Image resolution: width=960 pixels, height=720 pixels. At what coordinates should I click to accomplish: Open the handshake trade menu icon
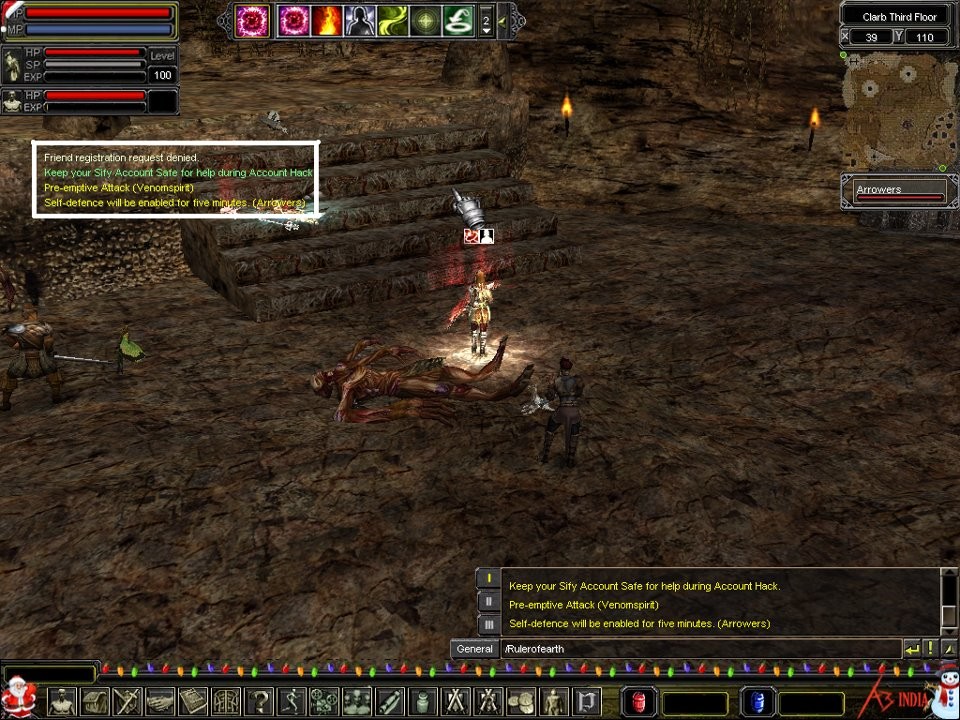(160, 701)
